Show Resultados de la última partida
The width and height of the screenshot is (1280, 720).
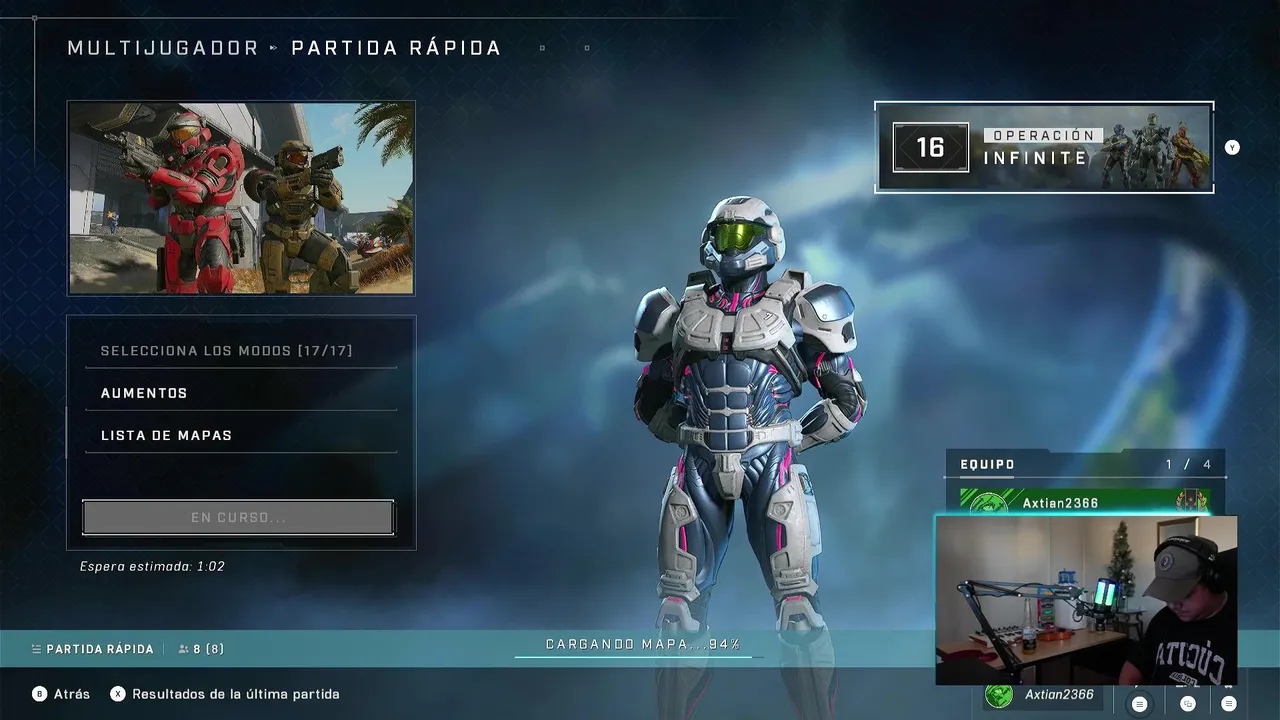pyautogui.click(x=225, y=694)
